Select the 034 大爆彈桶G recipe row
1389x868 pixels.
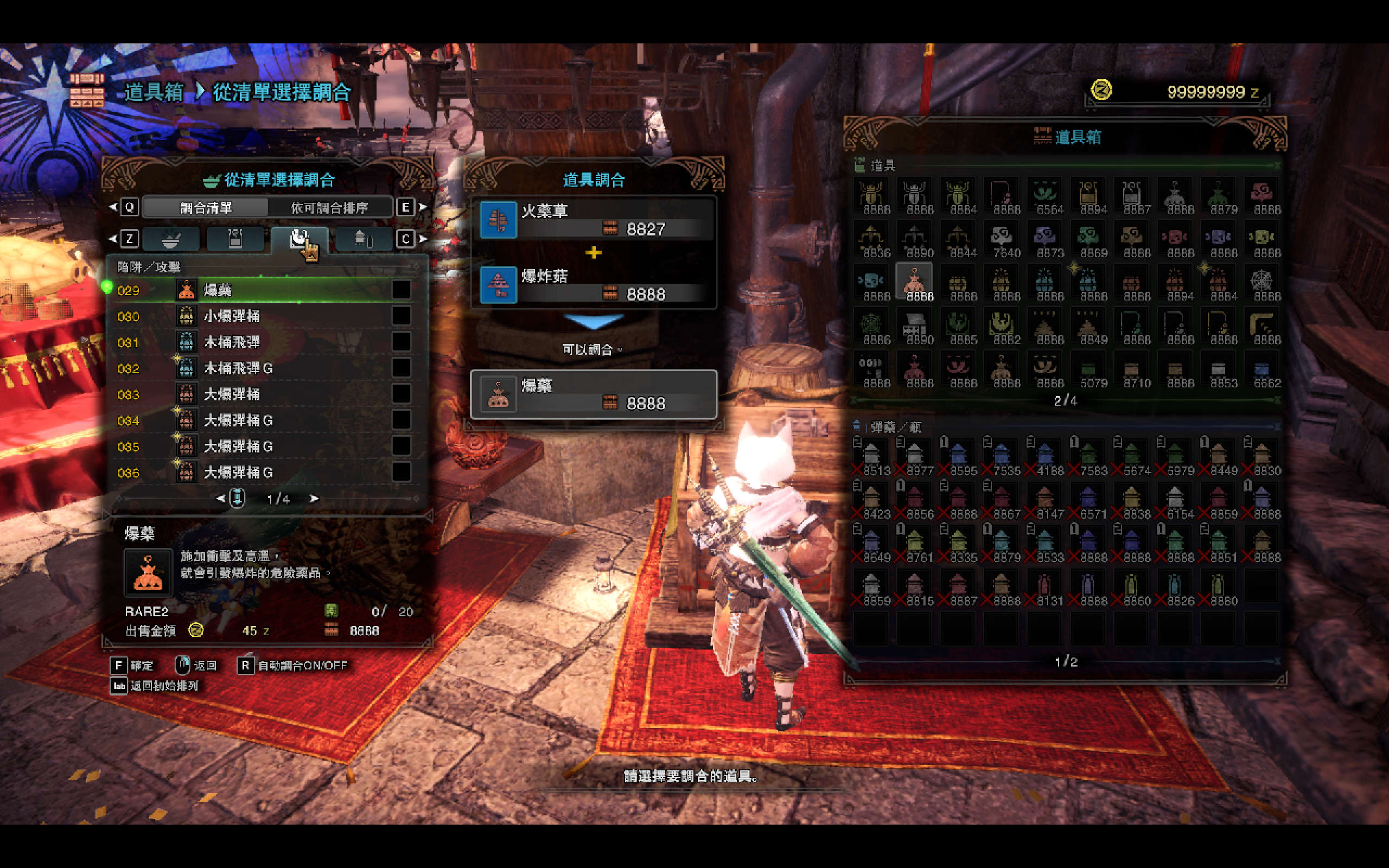(258, 421)
